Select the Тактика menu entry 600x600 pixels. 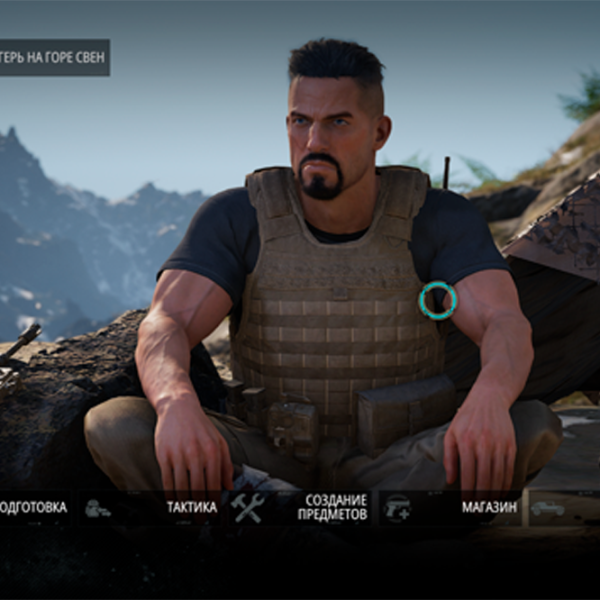[x=190, y=508]
